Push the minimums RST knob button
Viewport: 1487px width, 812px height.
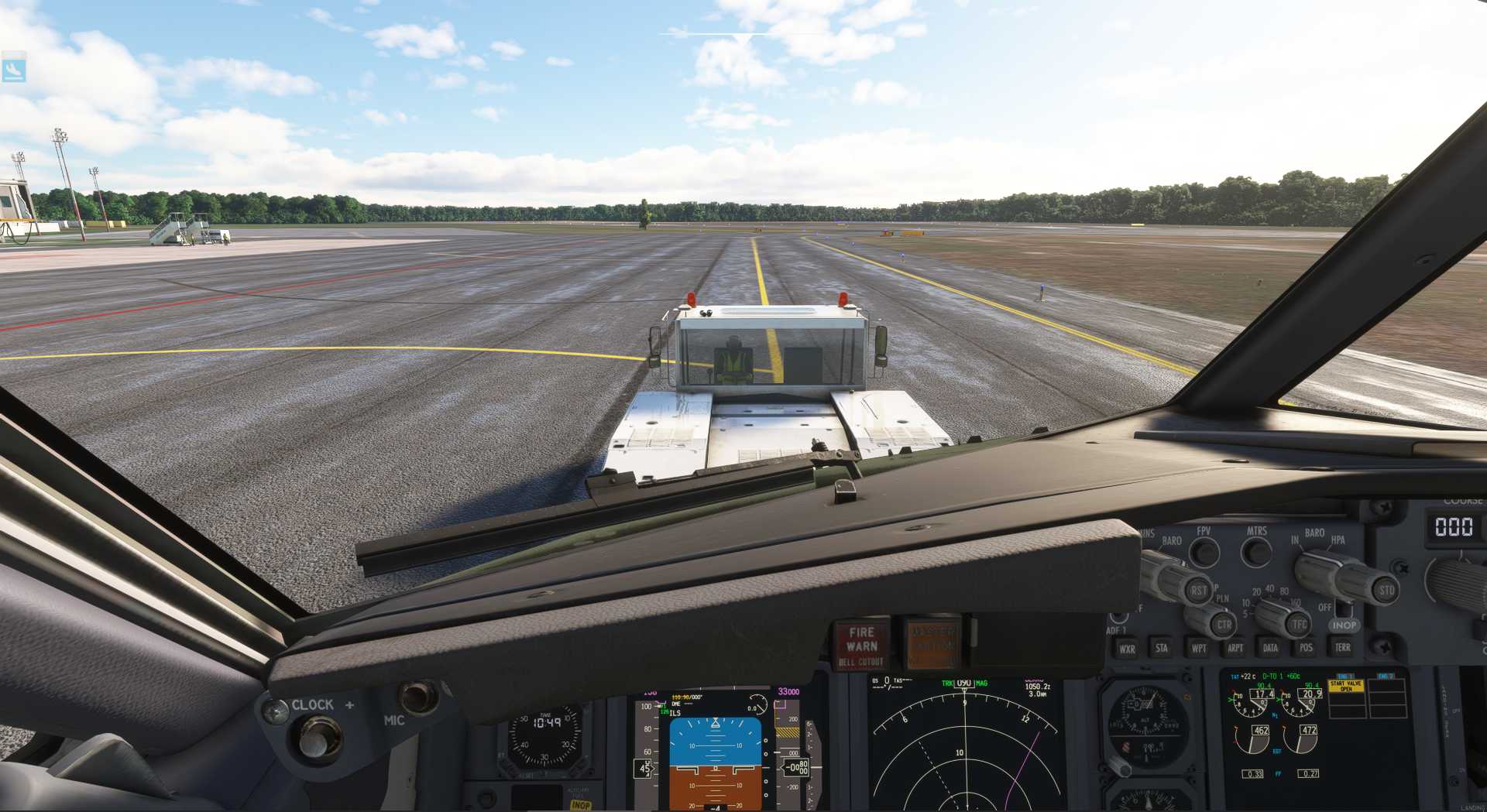tap(1198, 590)
